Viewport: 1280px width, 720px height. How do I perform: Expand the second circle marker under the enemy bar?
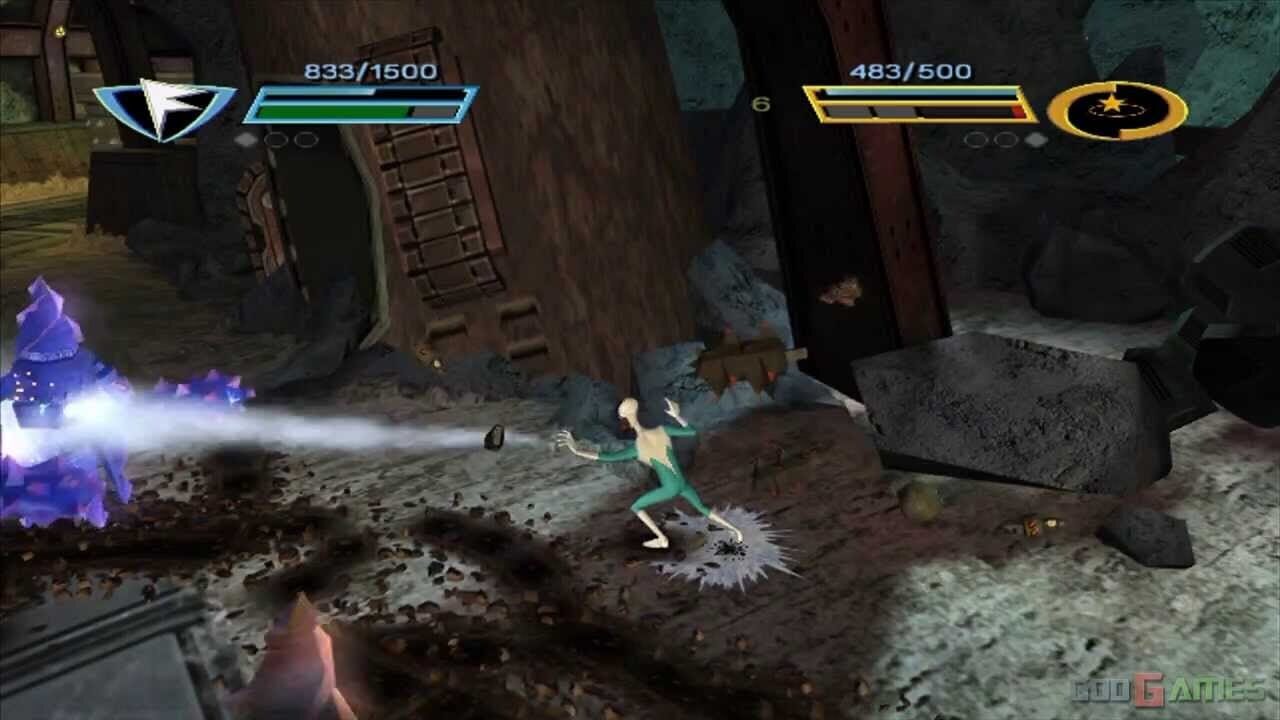pyautogui.click(x=1007, y=139)
